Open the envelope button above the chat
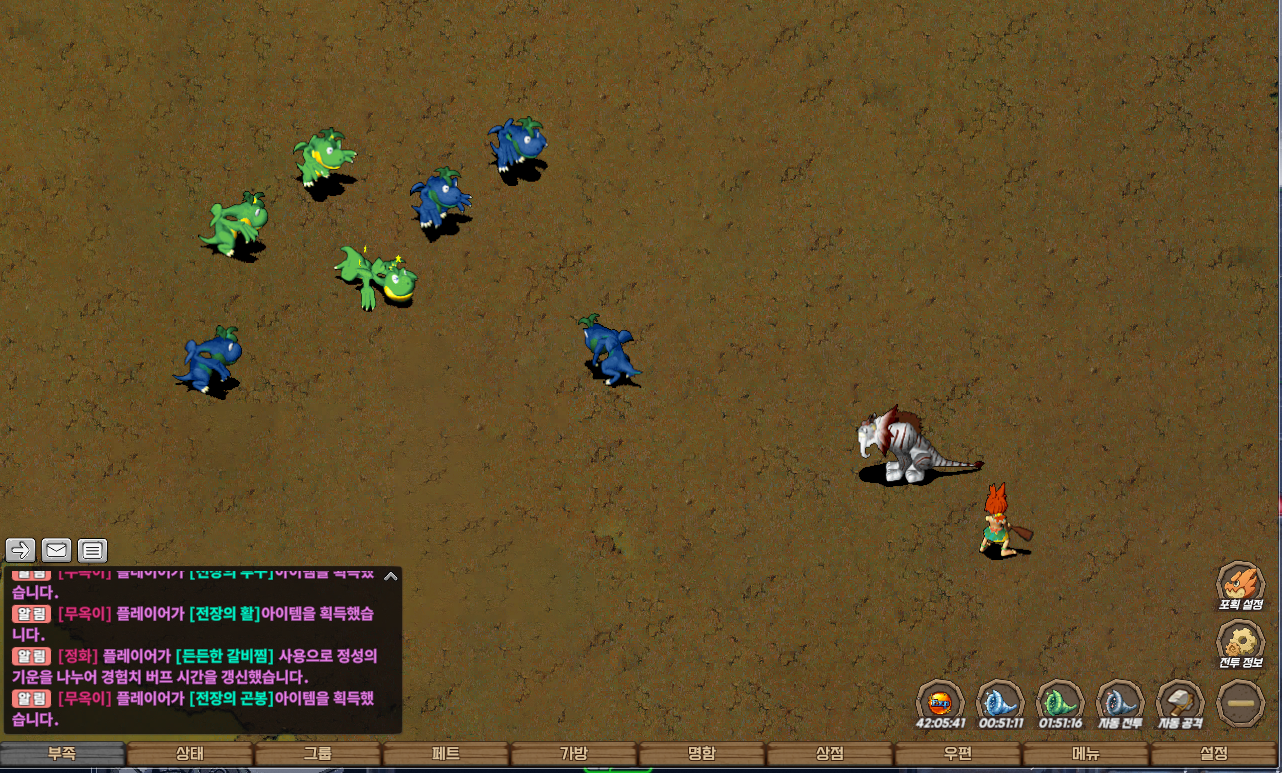This screenshot has height=773, width=1282. pos(57,550)
